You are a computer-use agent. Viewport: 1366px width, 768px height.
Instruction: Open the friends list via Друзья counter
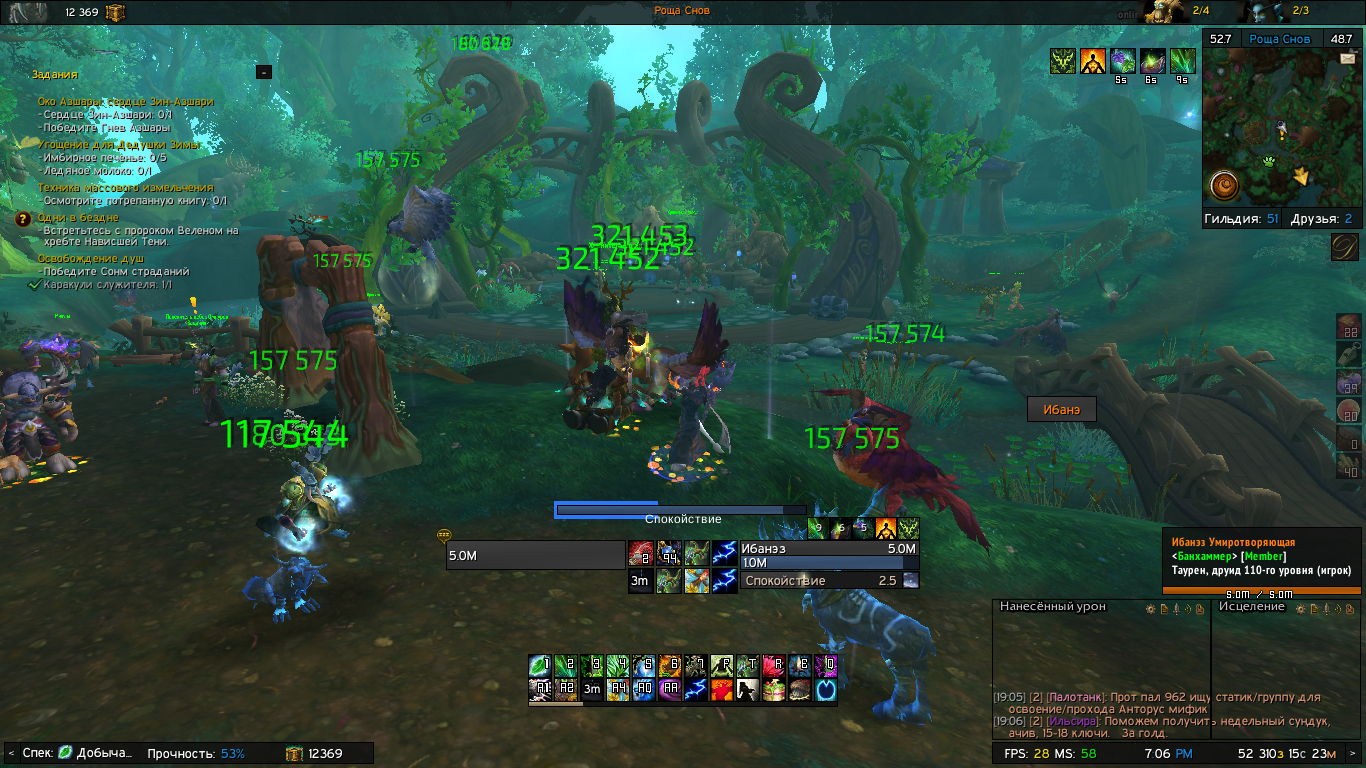pos(1320,218)
